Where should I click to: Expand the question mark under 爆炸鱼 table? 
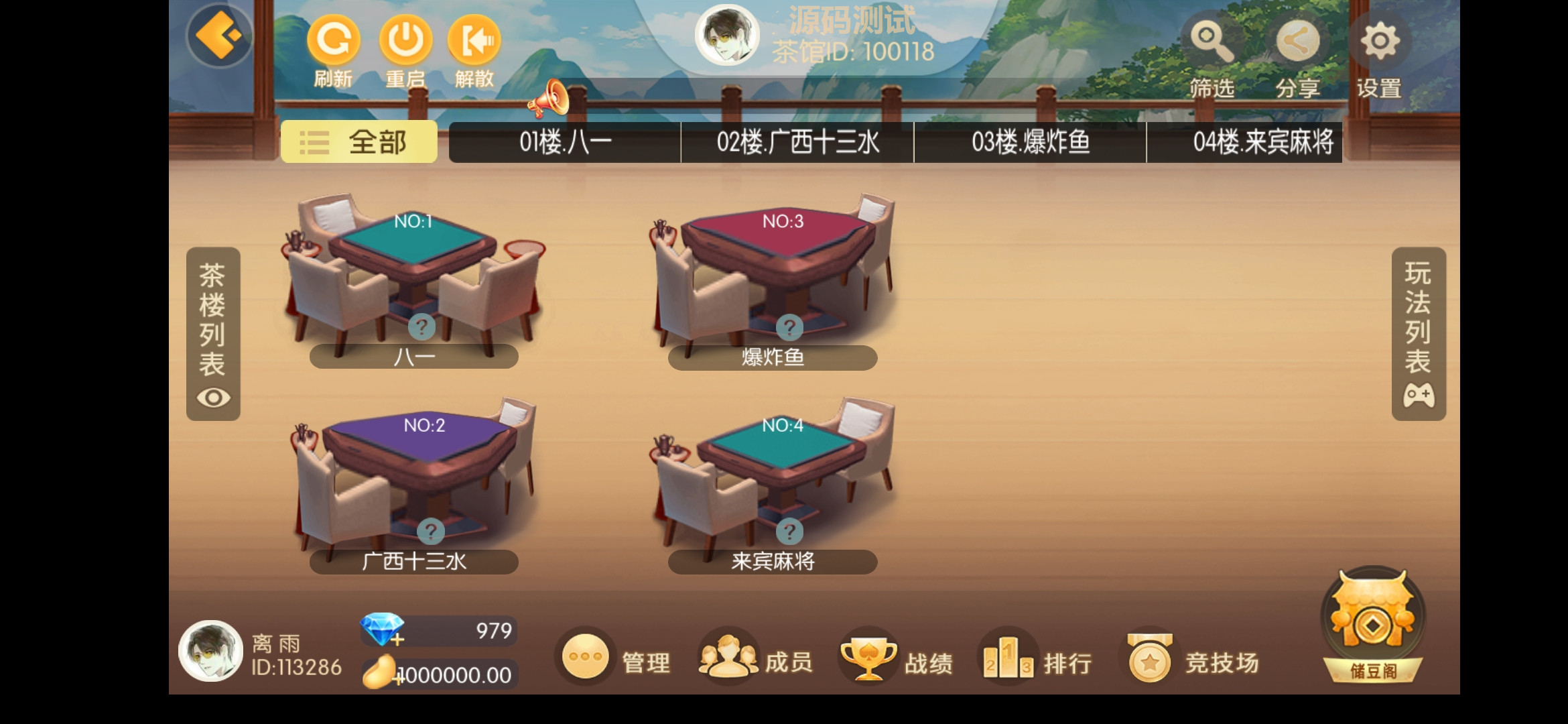[x=790, y=326]
